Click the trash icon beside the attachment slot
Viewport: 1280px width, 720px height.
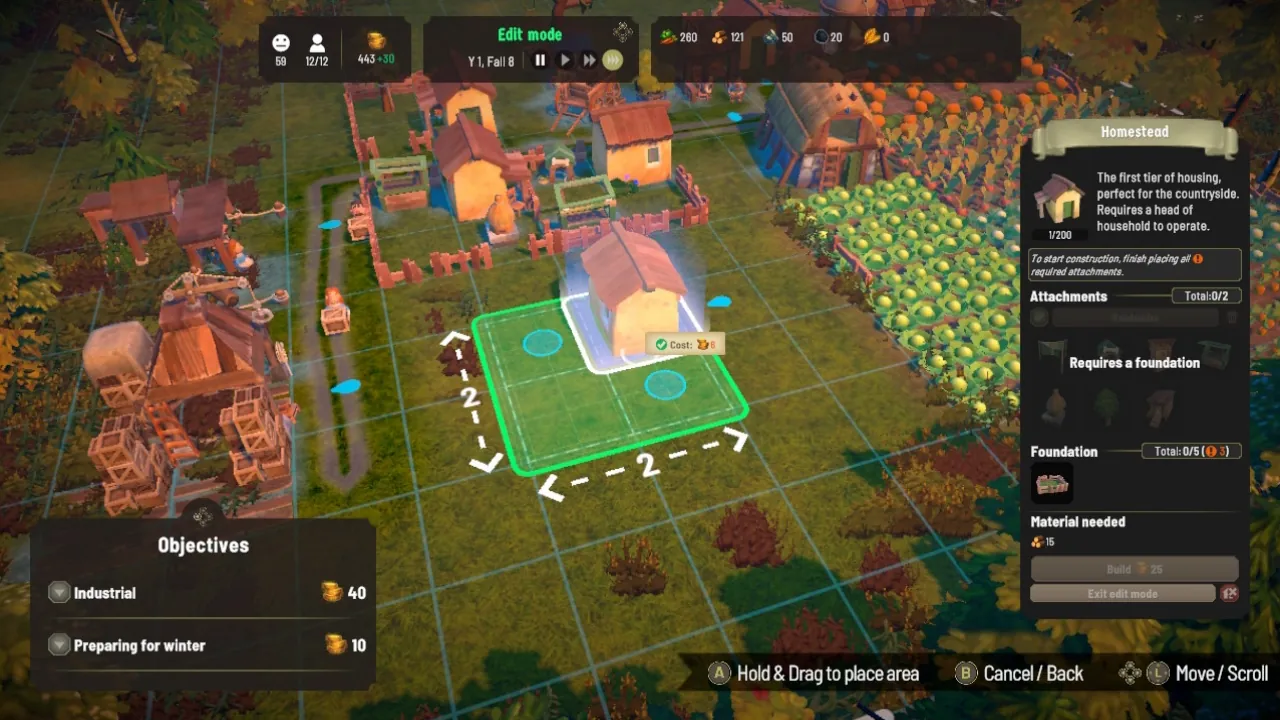[x=1232, y=317]
